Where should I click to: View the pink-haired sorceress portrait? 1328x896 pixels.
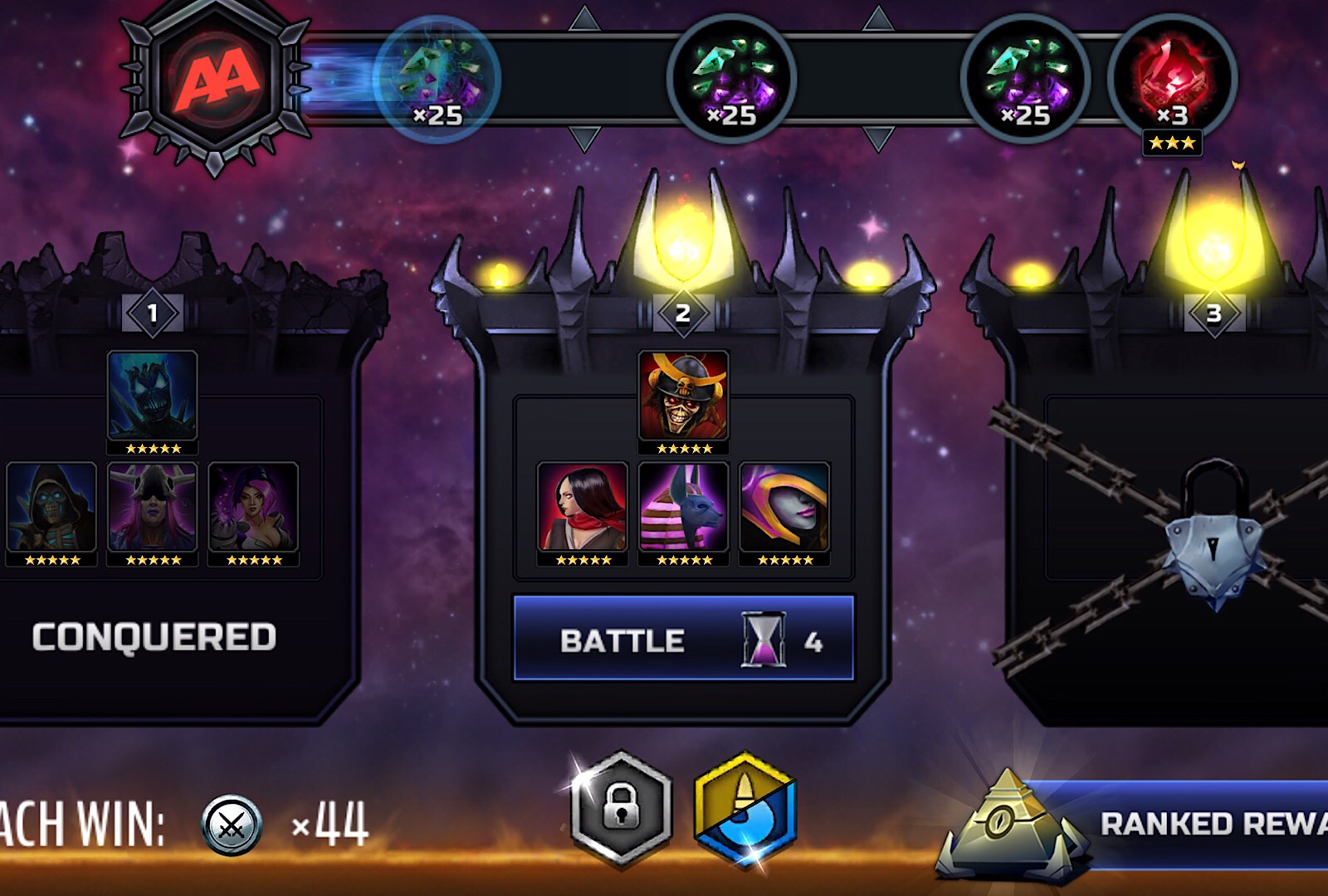point(253,507)
